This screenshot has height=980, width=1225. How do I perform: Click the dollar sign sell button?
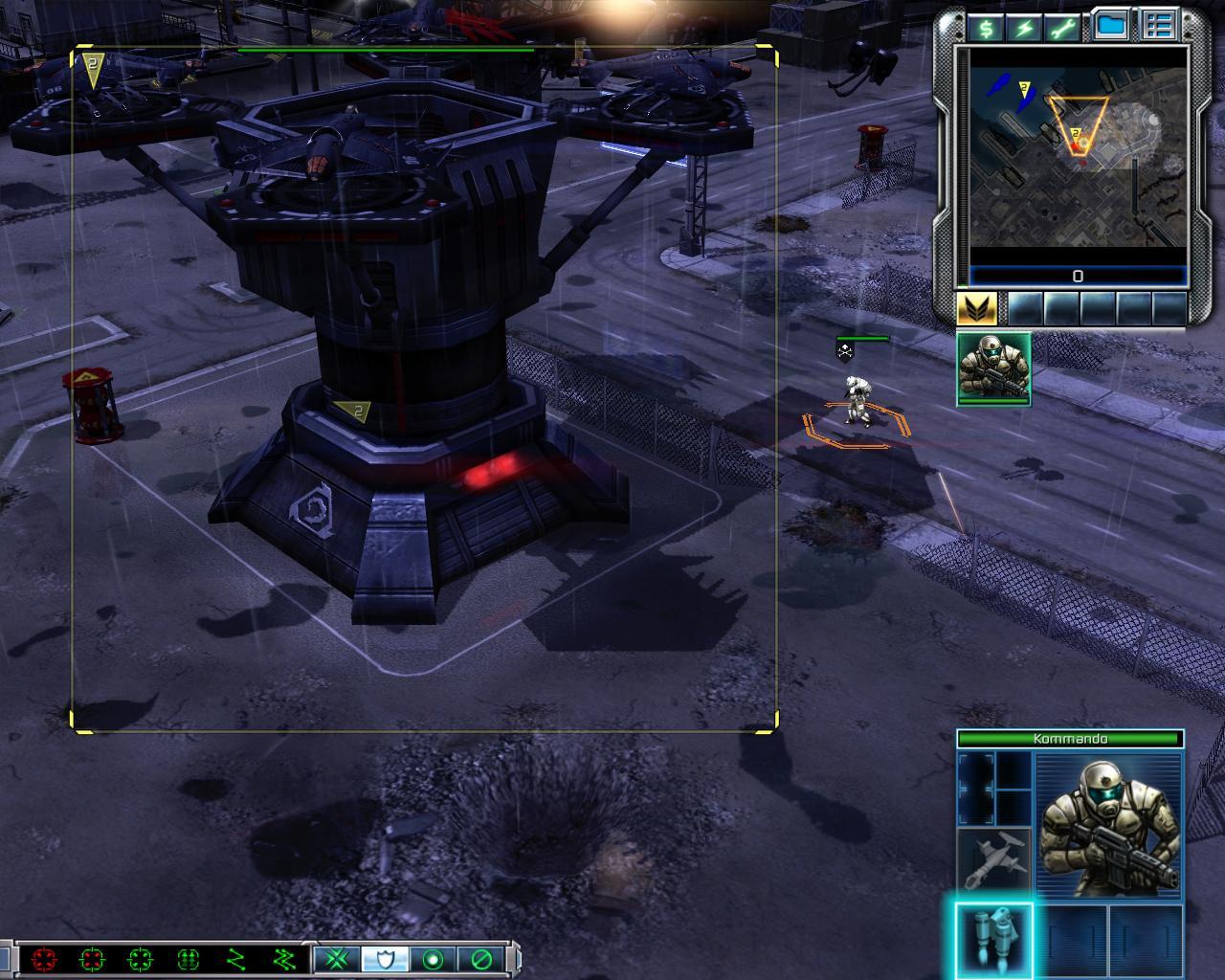pyautogui.click(x=986, y=28)
